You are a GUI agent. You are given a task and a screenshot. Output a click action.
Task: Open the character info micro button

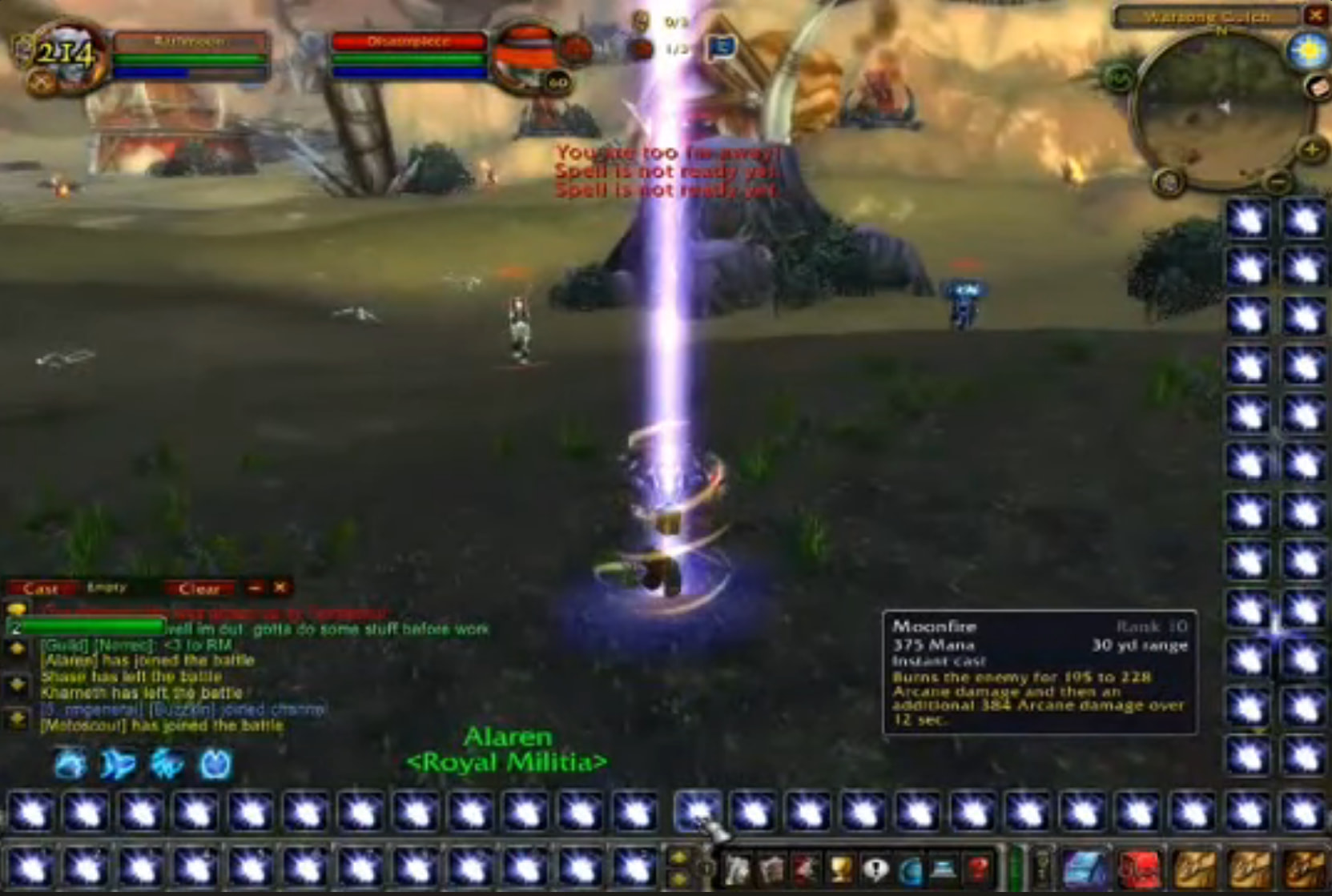737,869
